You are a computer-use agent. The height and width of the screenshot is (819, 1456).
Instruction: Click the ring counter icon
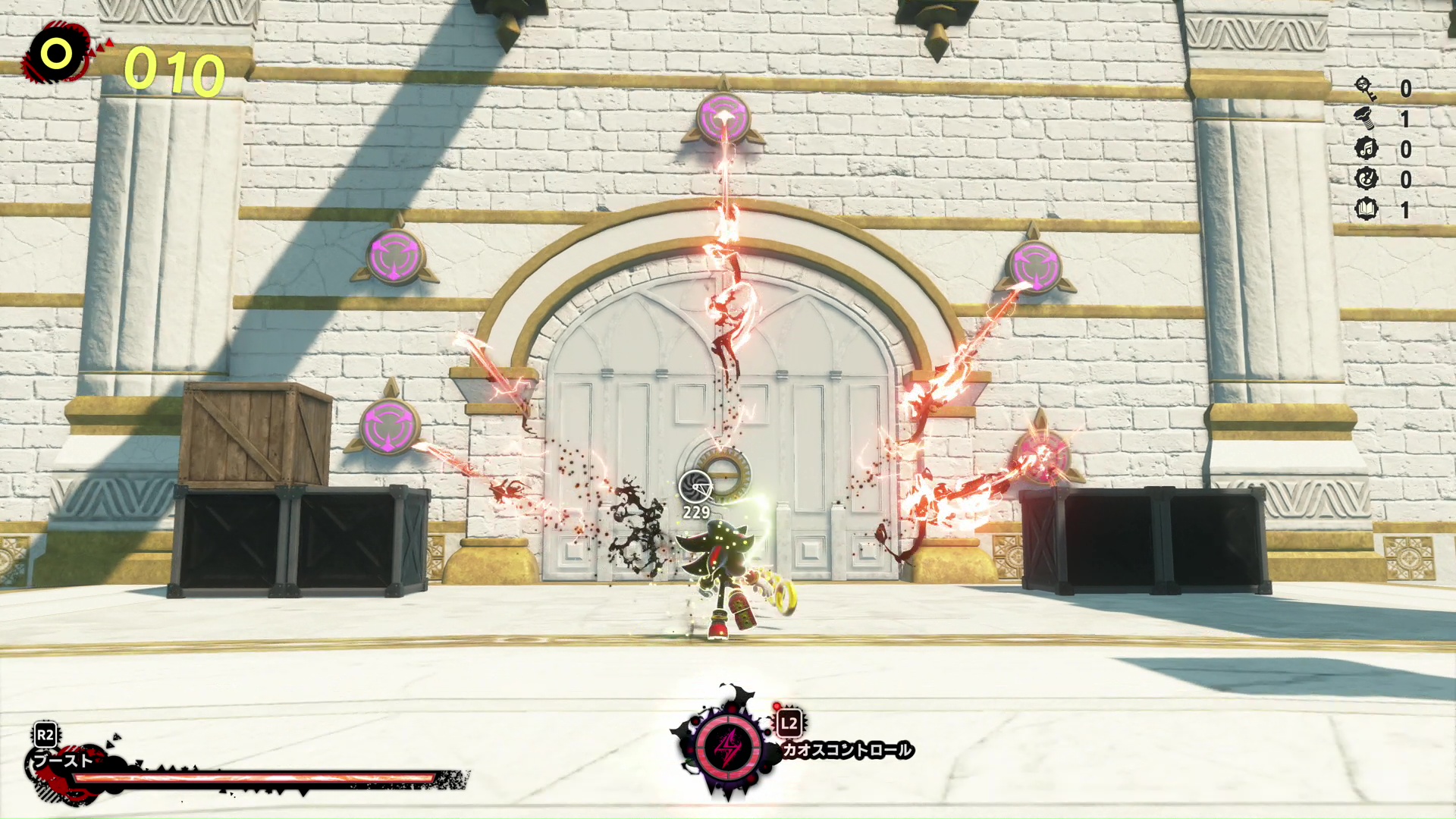point(57,54)
